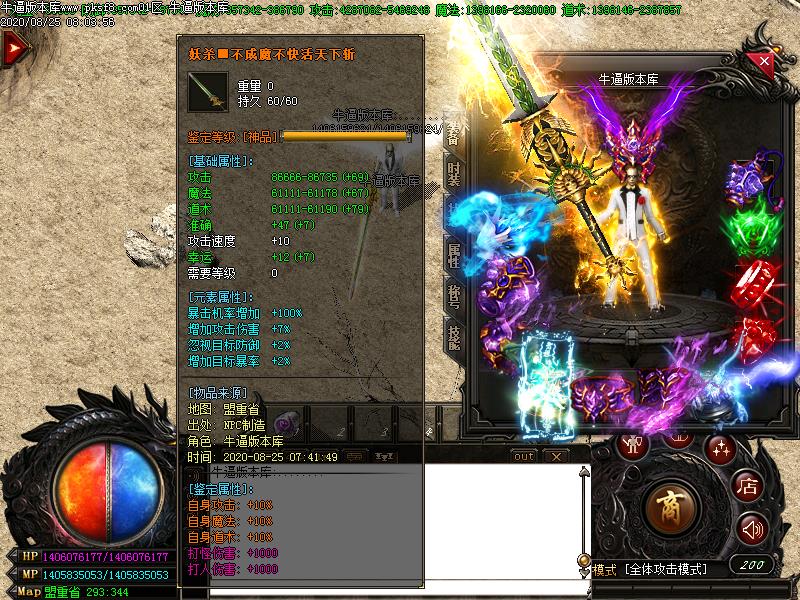Select the 技能 (skills) tab
Screen dimensions: 800x600
click(x=453, y=338)
